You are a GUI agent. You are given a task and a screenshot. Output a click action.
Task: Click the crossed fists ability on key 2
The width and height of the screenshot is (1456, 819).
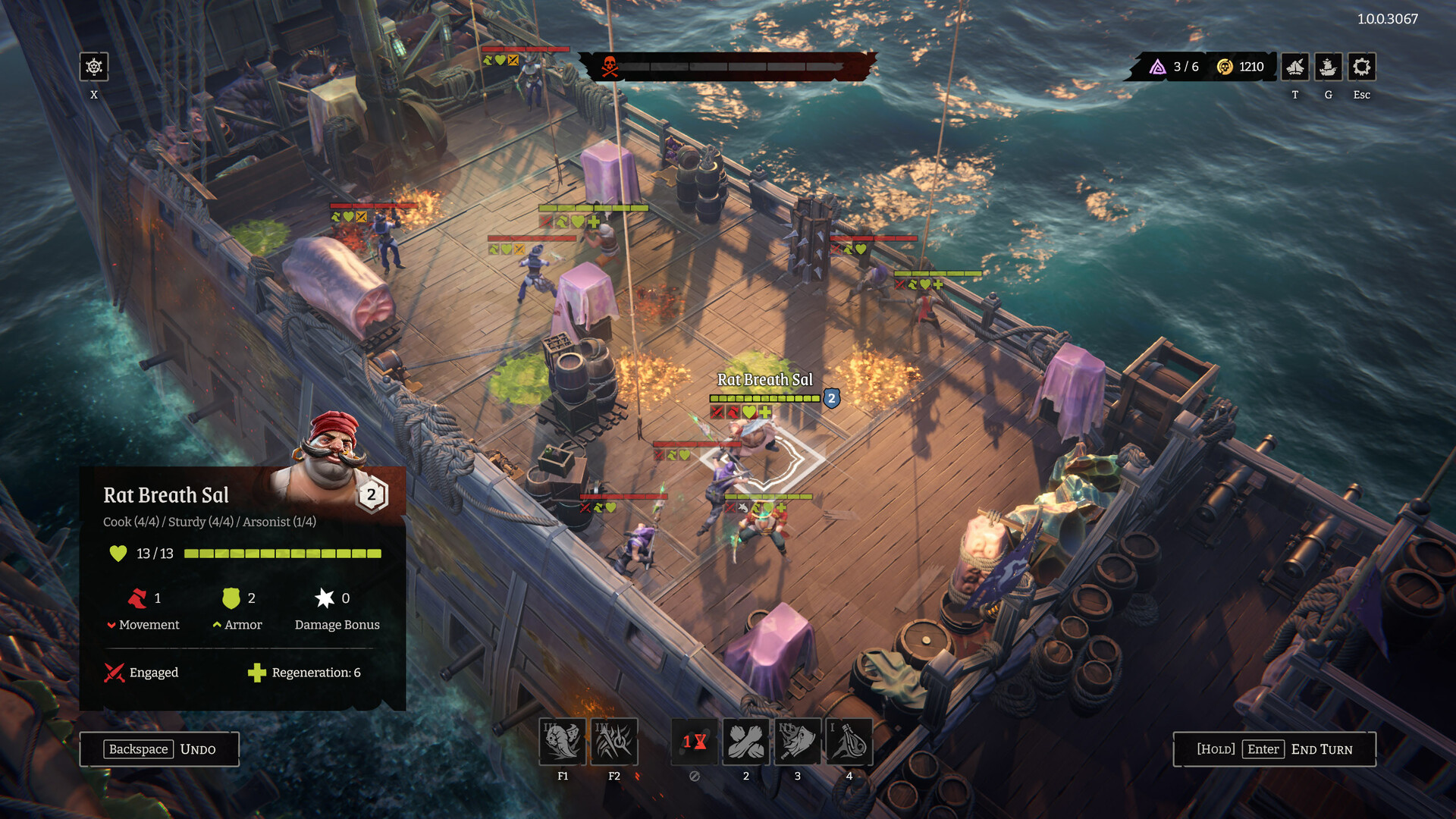pos(746,742)
